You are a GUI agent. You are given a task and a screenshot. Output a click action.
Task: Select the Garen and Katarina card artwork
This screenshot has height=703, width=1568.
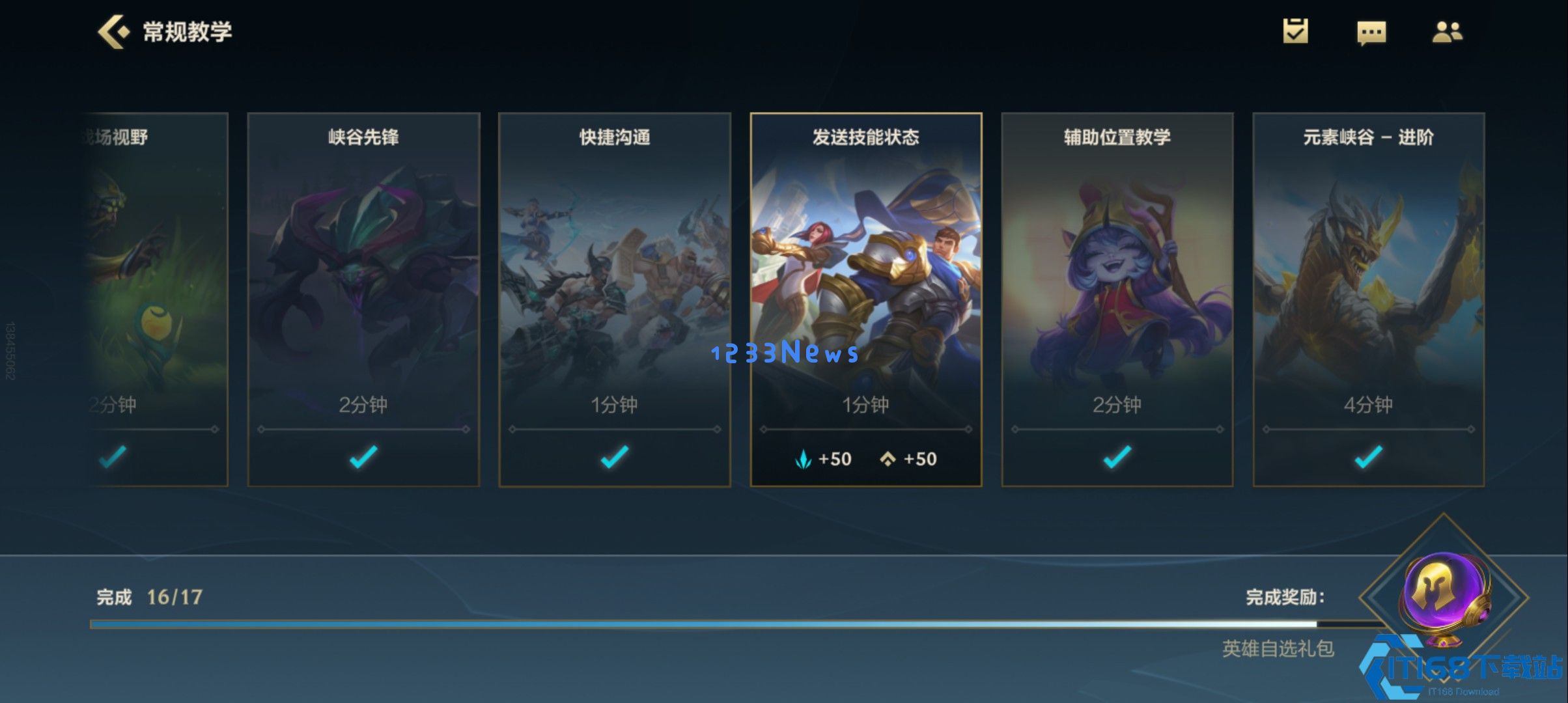[x=865, y=280]
